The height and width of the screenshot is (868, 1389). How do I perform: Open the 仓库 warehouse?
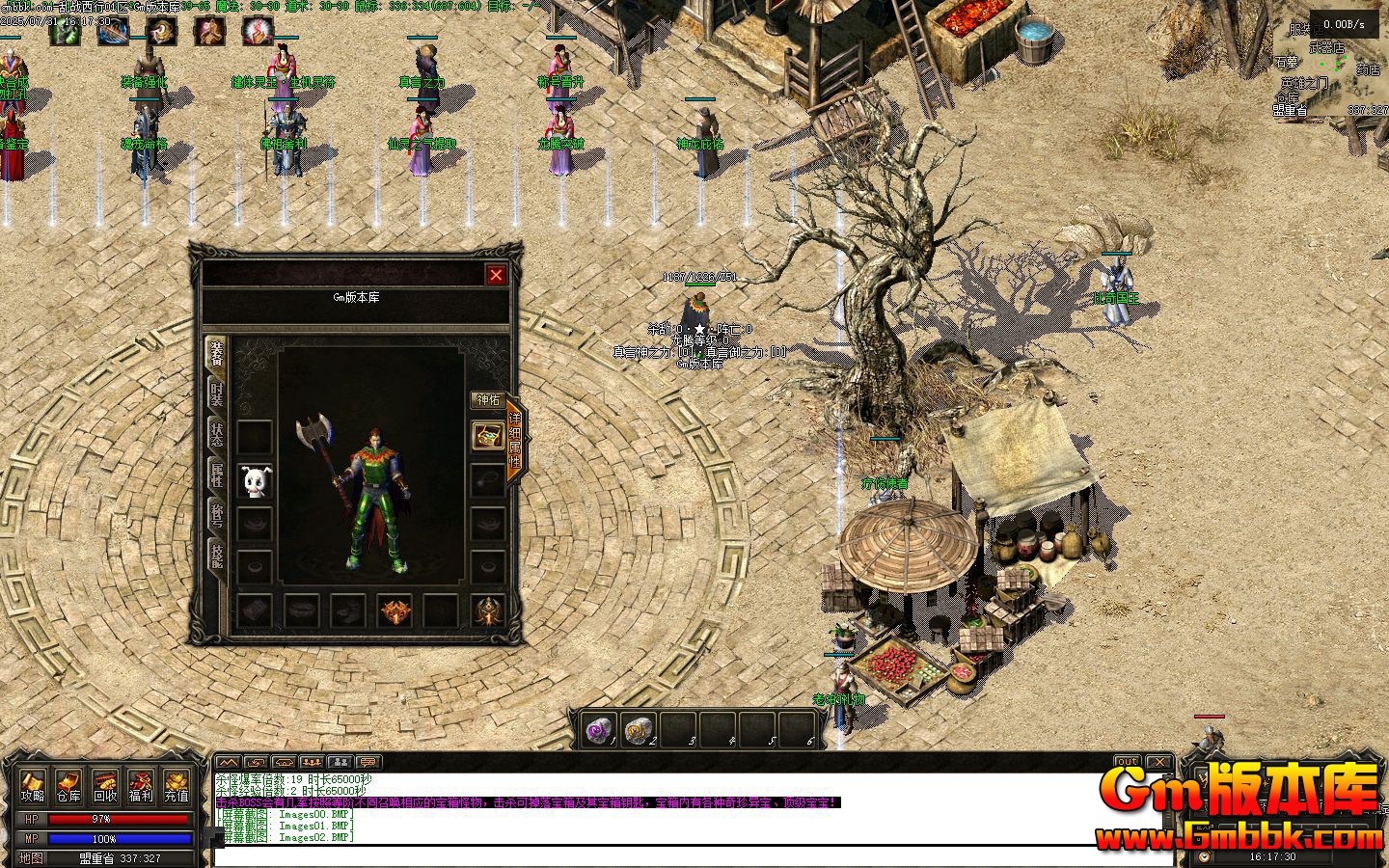tap(68, 786)
